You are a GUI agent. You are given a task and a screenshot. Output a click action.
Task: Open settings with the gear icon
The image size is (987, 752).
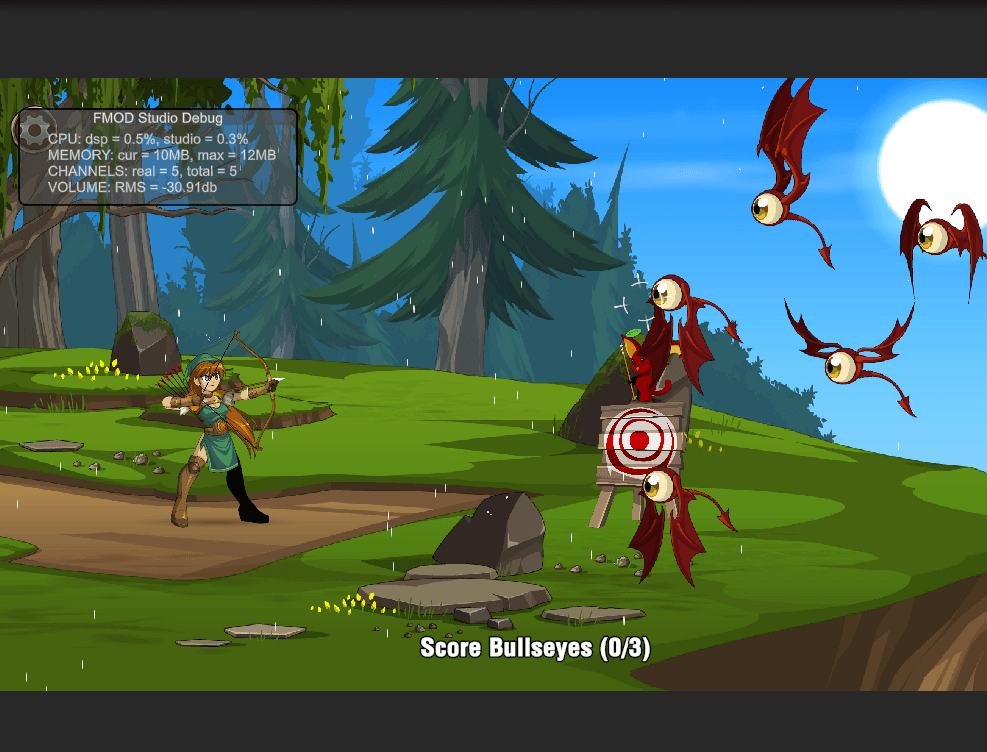34,130
